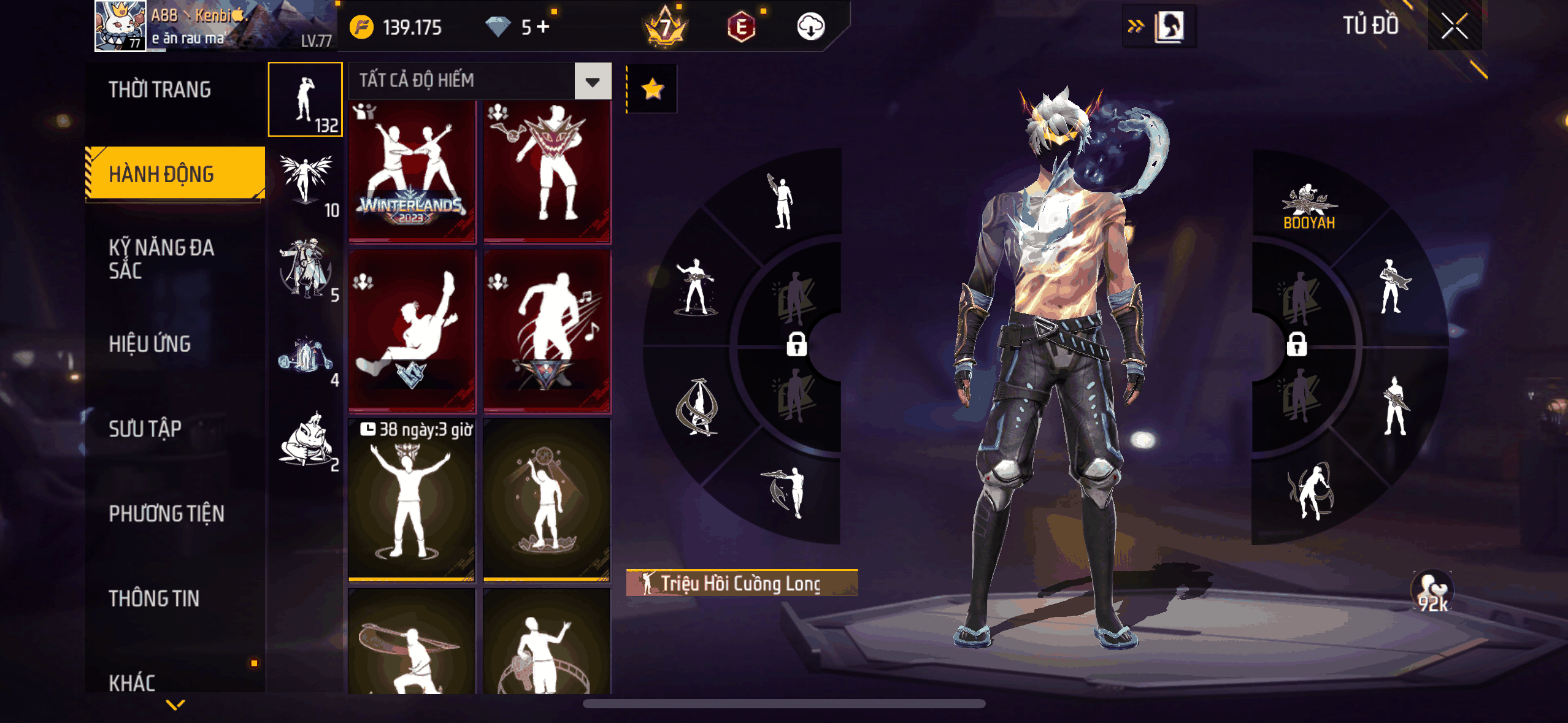
Task: Choose the music notes dance emote
Action: (x=547, y=331)
